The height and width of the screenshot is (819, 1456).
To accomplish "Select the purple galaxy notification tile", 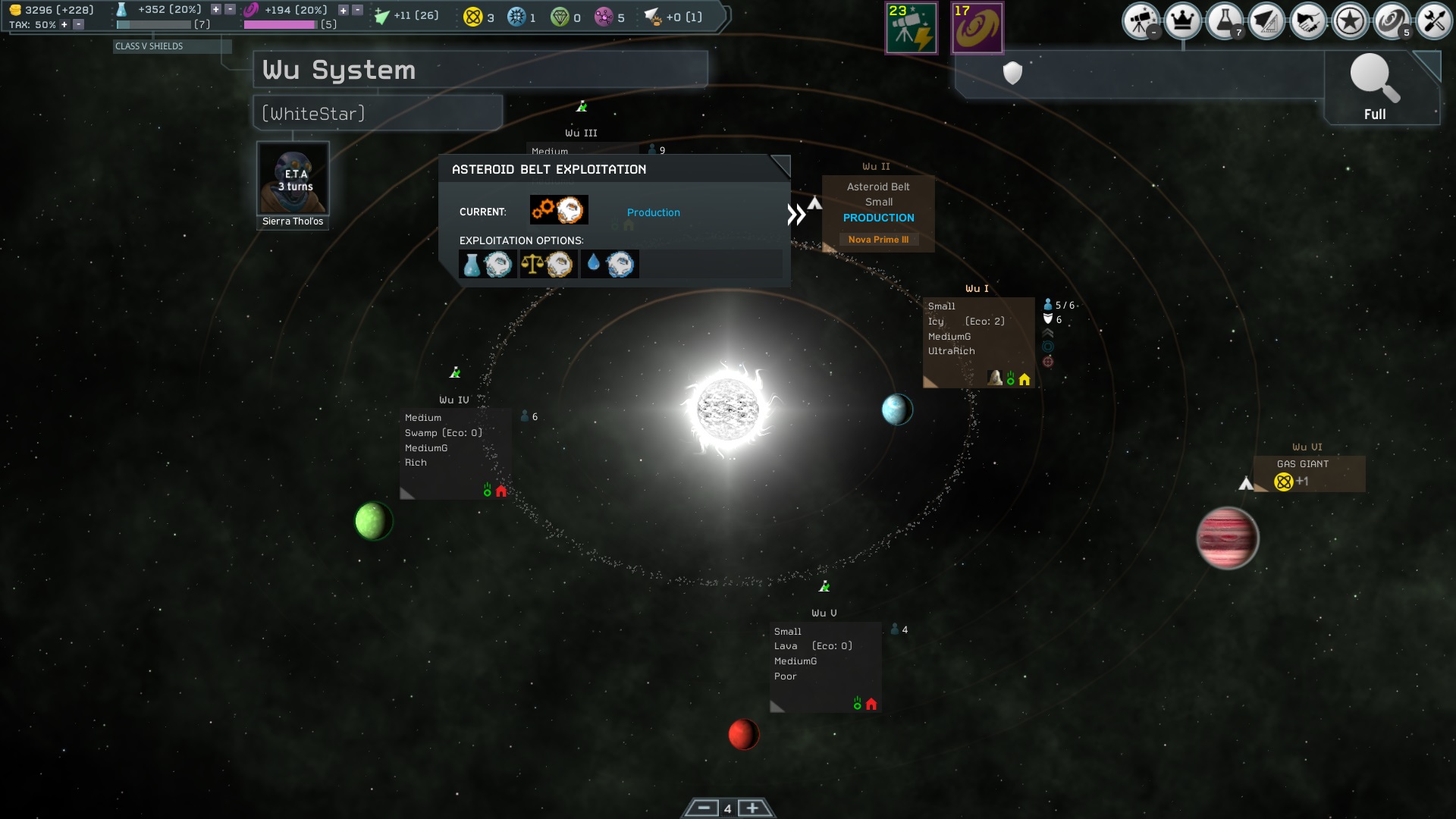I will [977, 28].
